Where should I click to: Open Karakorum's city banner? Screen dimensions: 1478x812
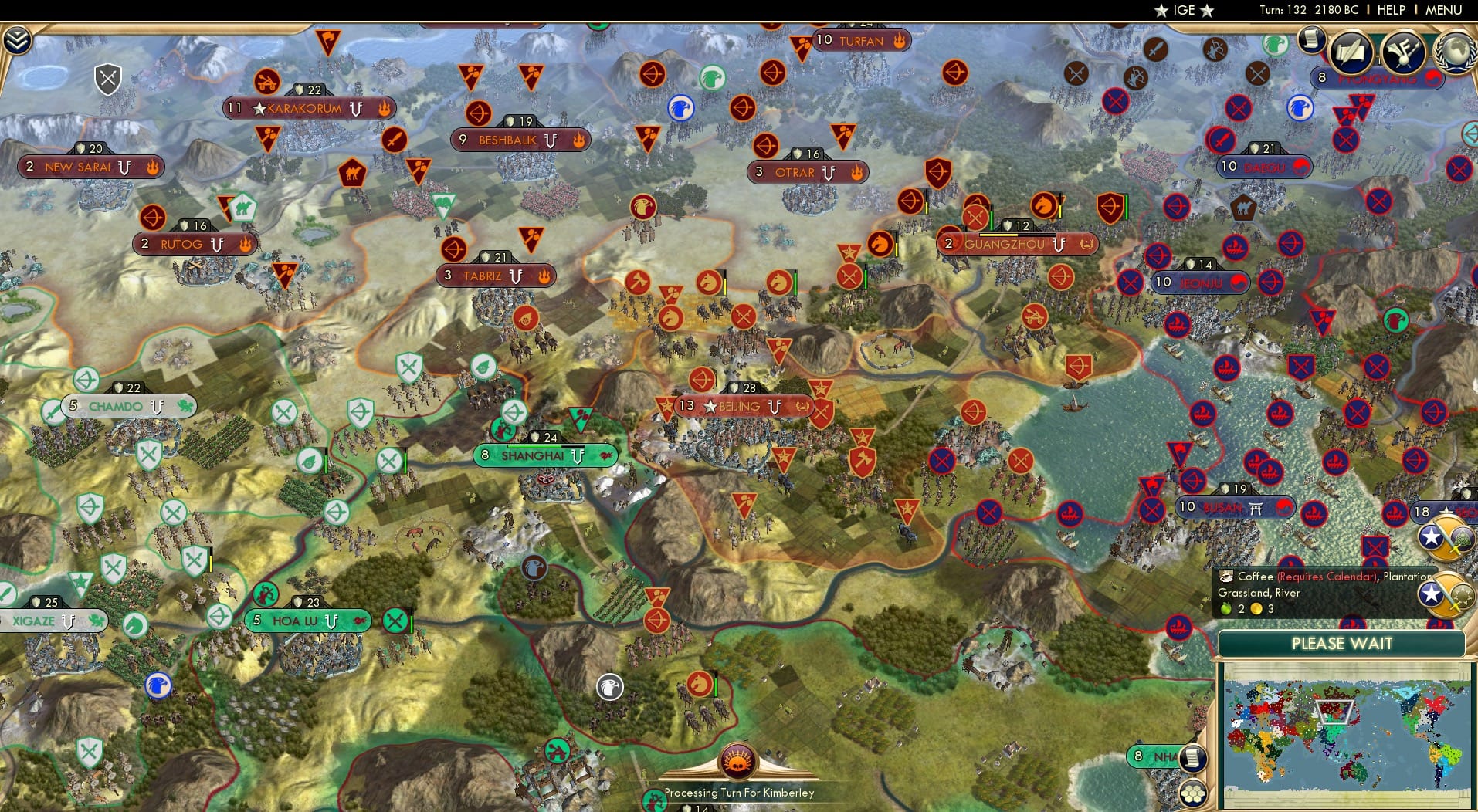point(309,108)
